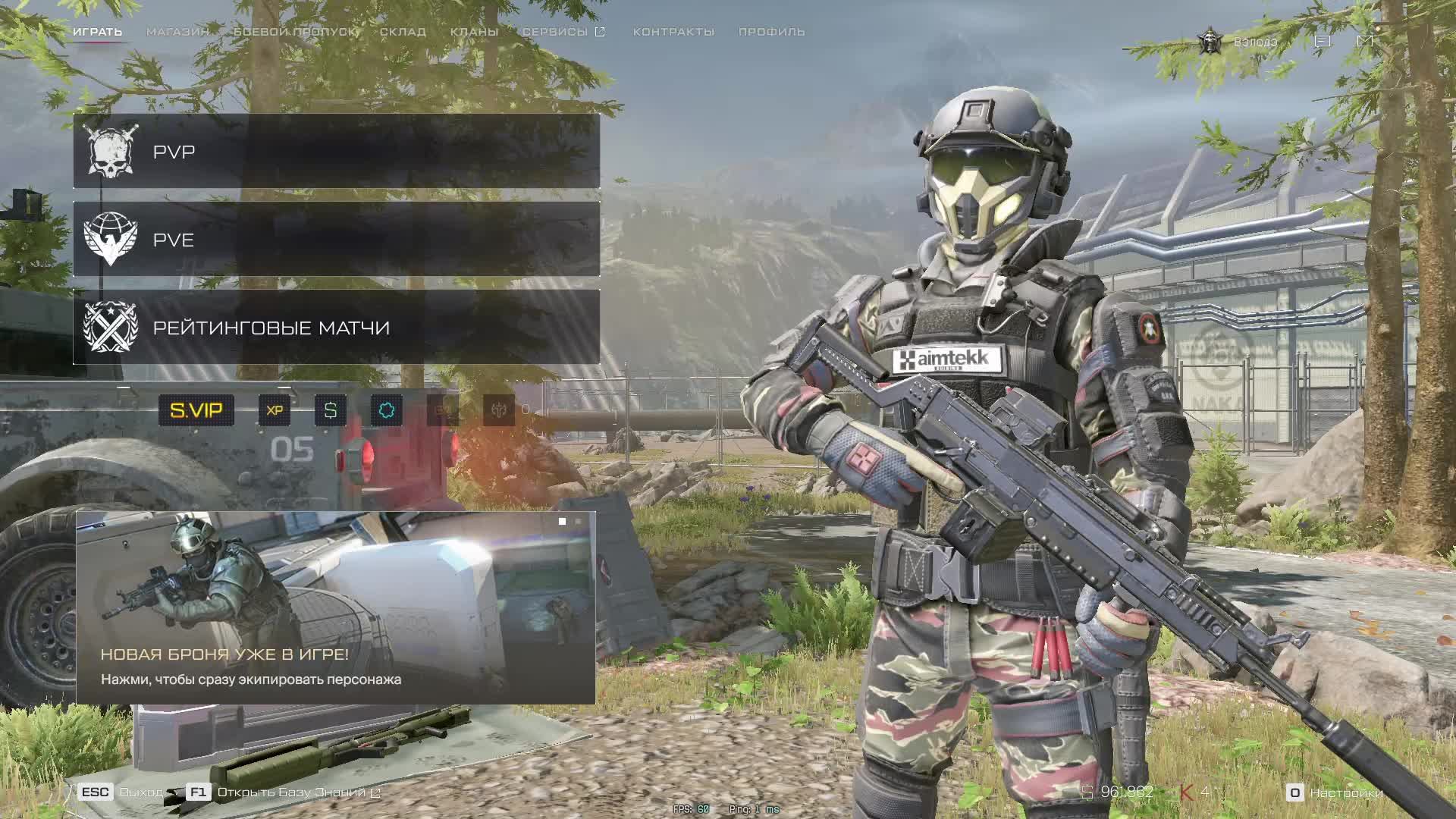Click the dollar currency booster icon
This screenshot has width=1456, height=819.
coord(331,410)
